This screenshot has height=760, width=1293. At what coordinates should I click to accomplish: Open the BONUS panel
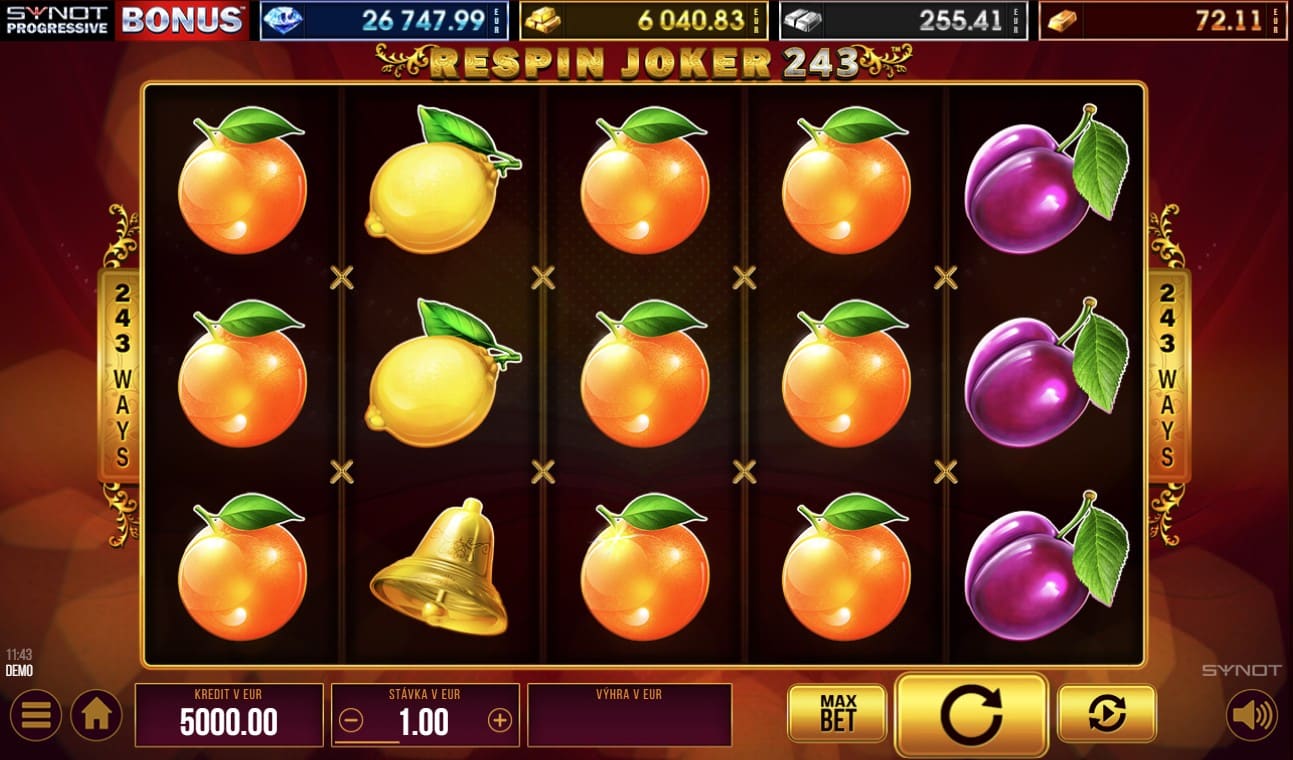pyautogui.click(x=179, y=18)
